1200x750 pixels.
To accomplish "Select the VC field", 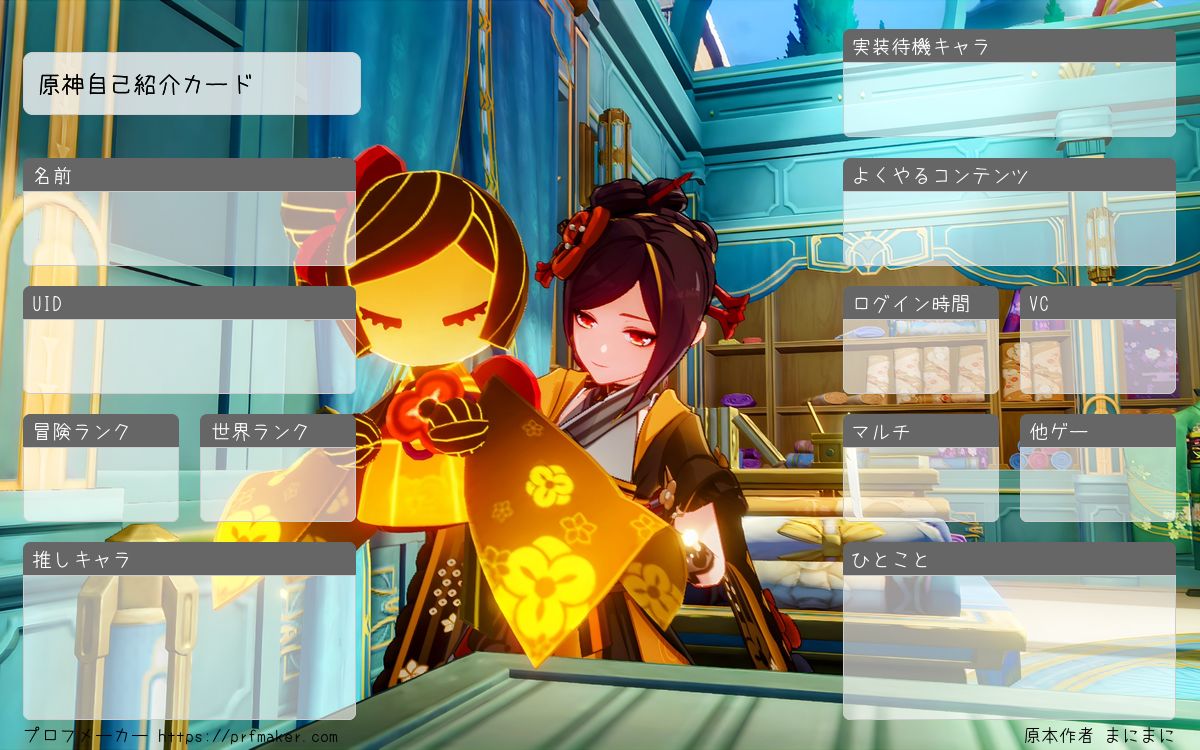I will tap(1097, 356).
